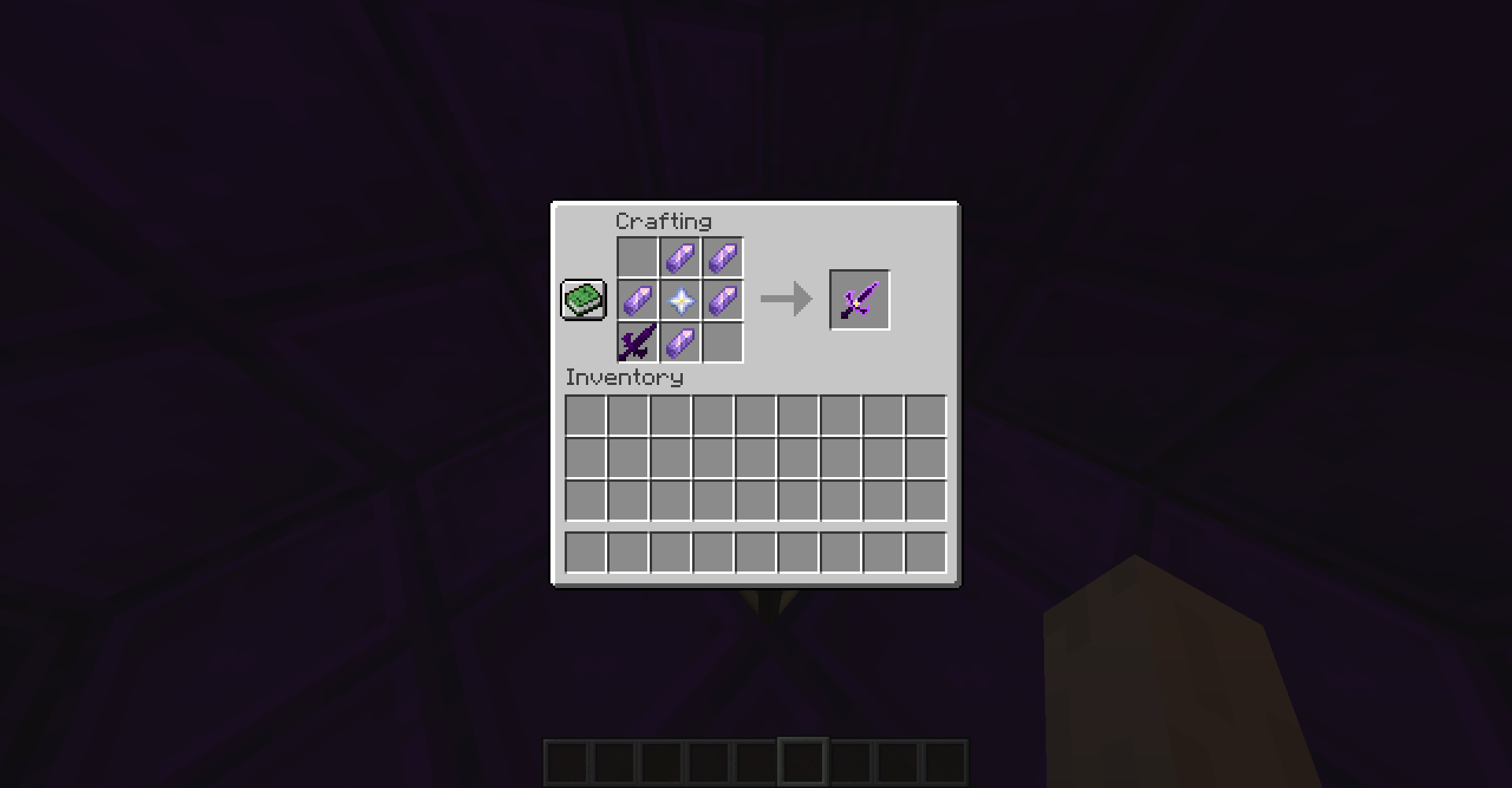Click the Crafting title text

click(x=664, y=222)
